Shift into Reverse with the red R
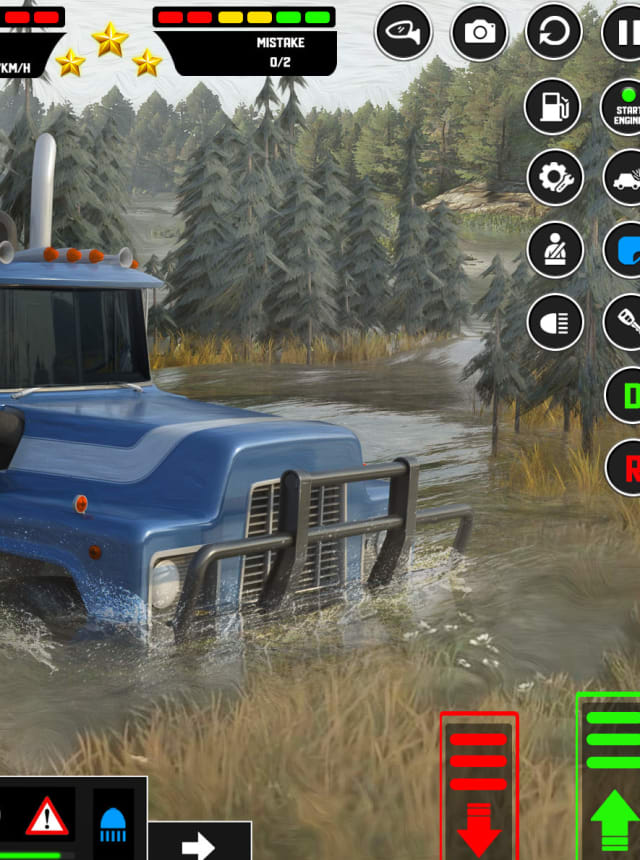Image resolution: width=640 pixels, height=860 pixels. coord(626,467)
